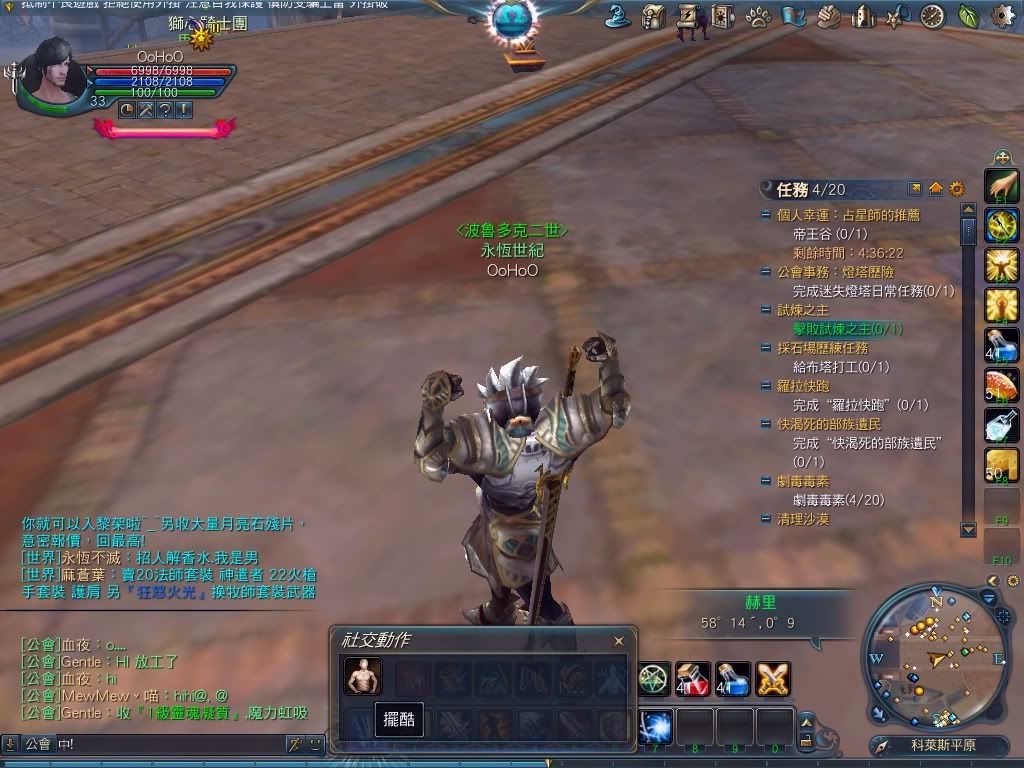Open the lightning scroll skills menu
Image resolution: width=1024 pixels, height=768 pixels.
click(688, 16)
